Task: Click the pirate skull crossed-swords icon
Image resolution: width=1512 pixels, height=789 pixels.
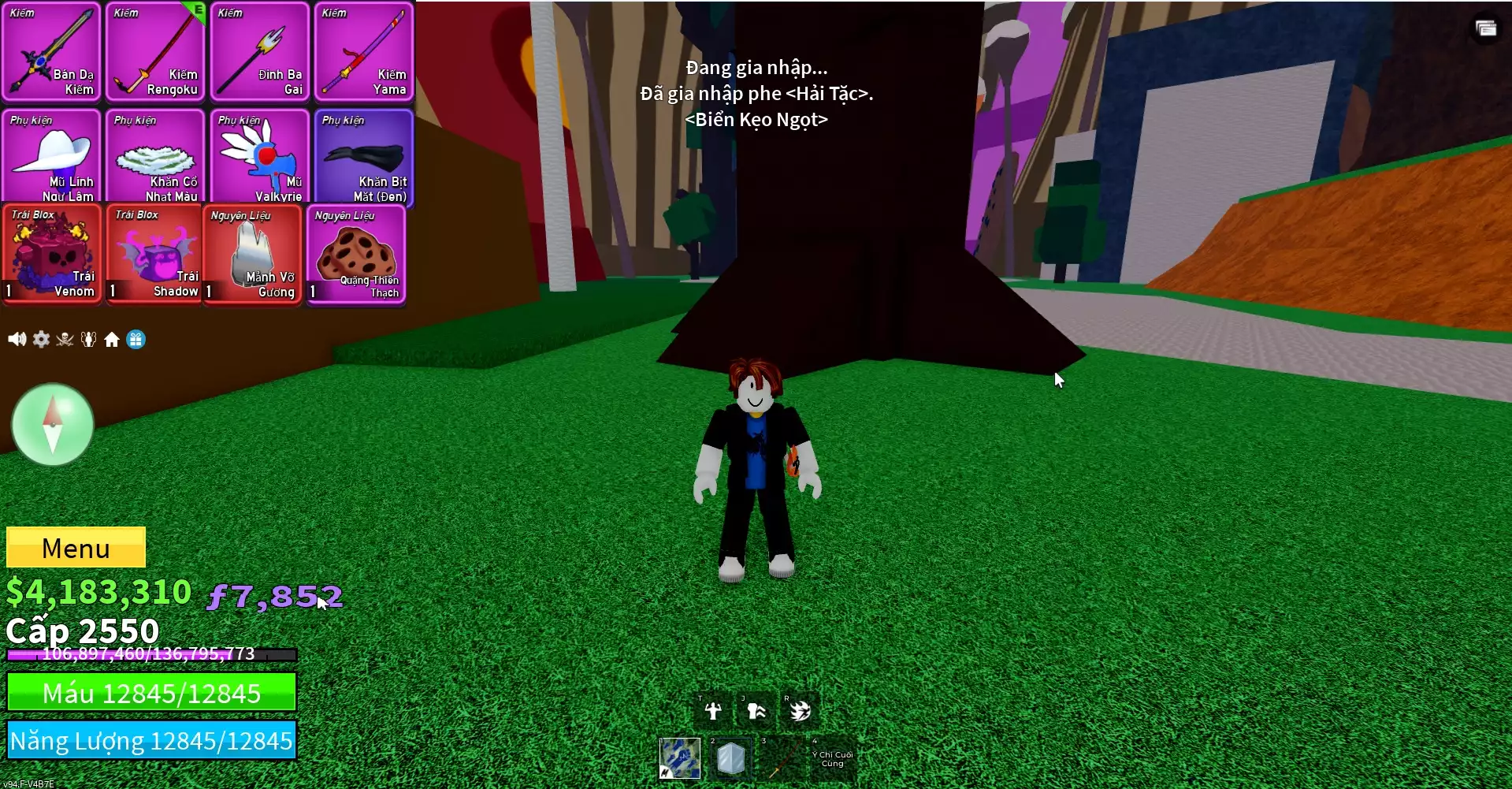Action: 65,340
